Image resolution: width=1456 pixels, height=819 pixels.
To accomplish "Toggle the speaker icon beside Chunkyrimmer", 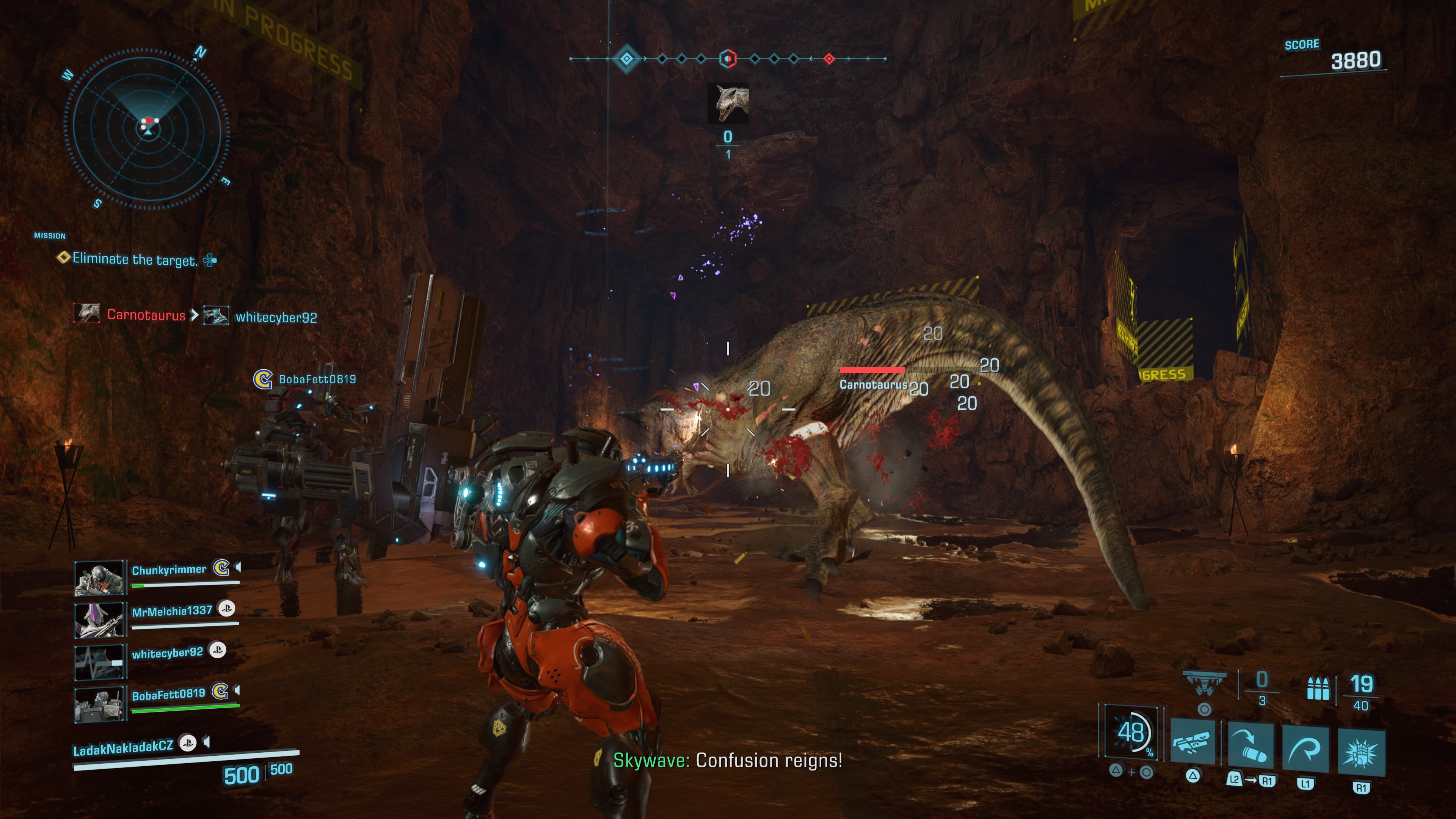I will pos(238,567).
